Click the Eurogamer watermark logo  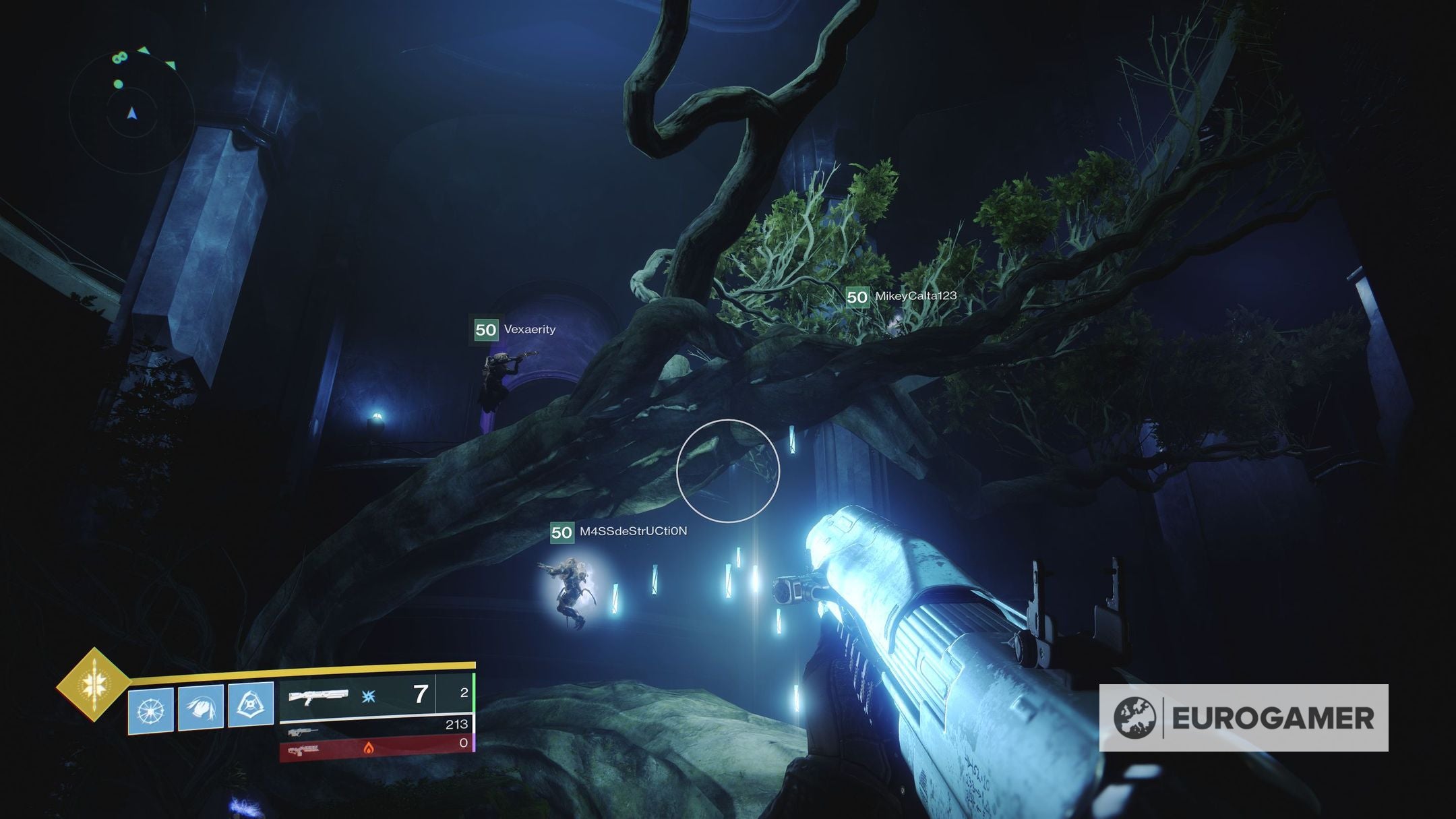pyautogui.click(x=1243, y=718)
